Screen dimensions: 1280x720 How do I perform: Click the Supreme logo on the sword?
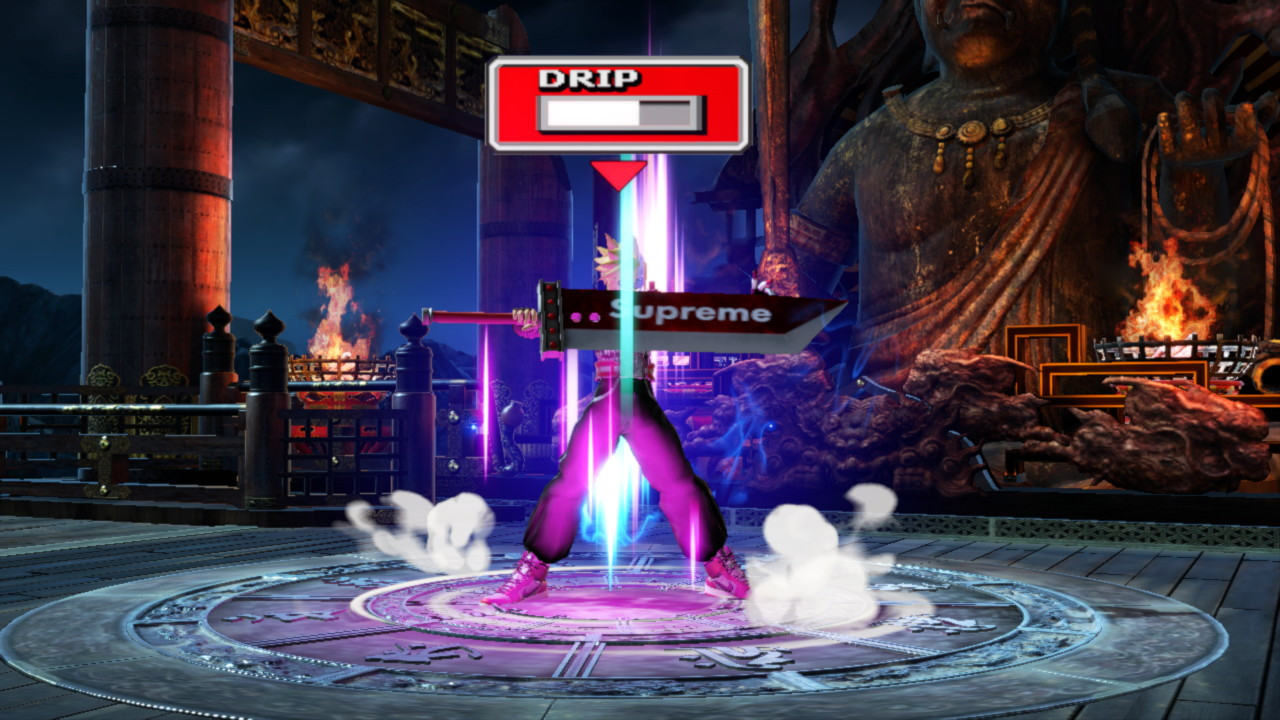(x=690, y=314)
